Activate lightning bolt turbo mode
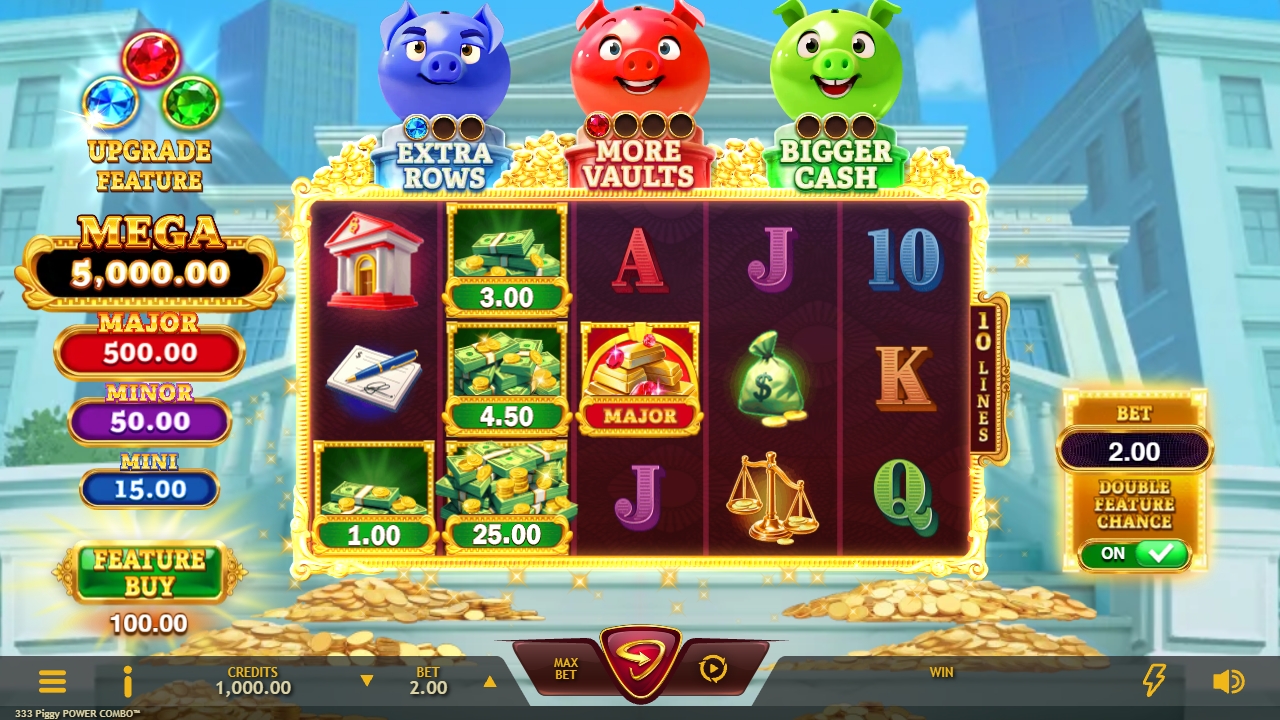Image resolution: width=1280 pixels, height=720 pixels. pyautogui.click(x=1154, y=681)
